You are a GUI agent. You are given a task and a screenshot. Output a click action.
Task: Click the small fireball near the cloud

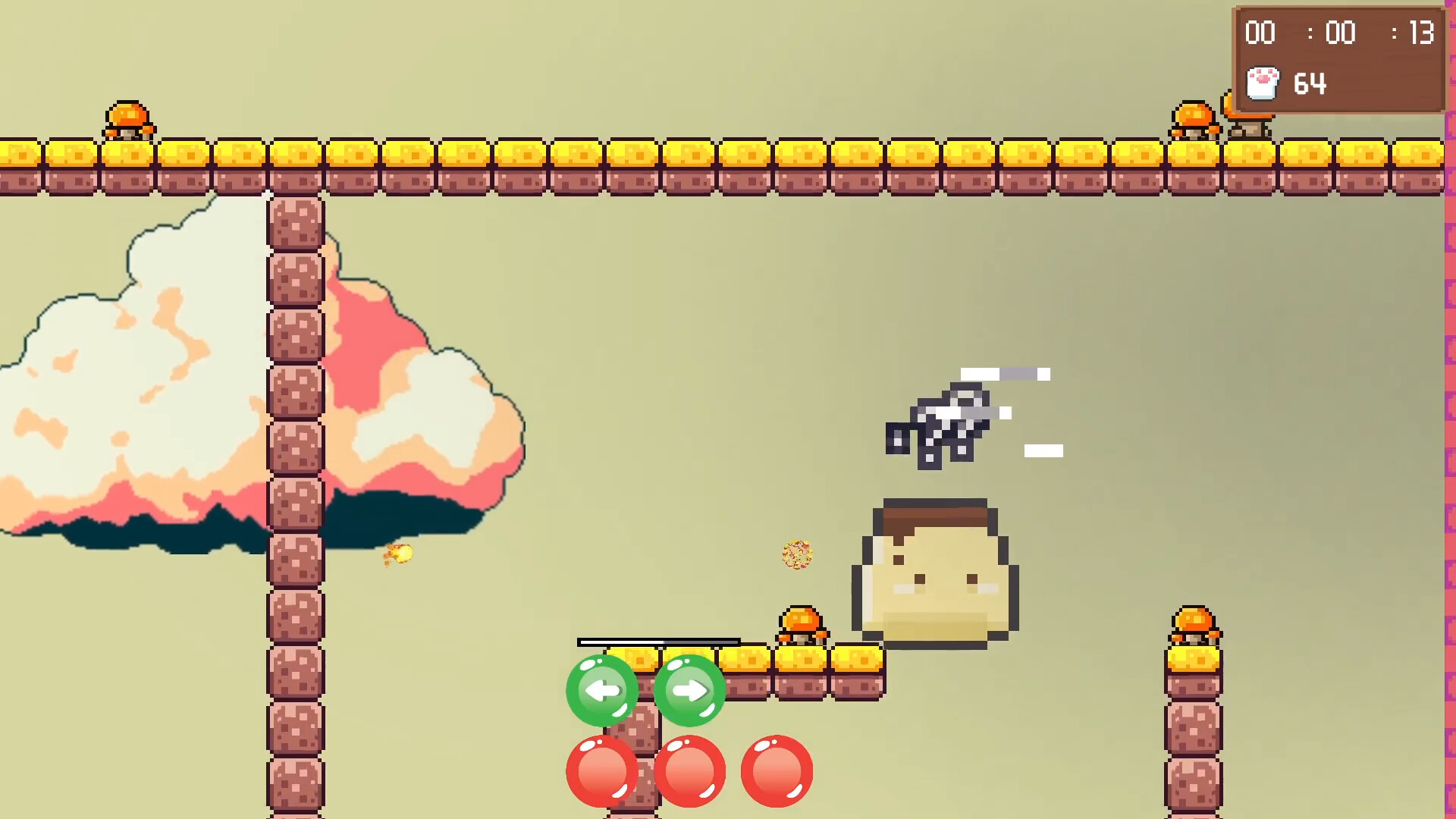coord(400,554)
